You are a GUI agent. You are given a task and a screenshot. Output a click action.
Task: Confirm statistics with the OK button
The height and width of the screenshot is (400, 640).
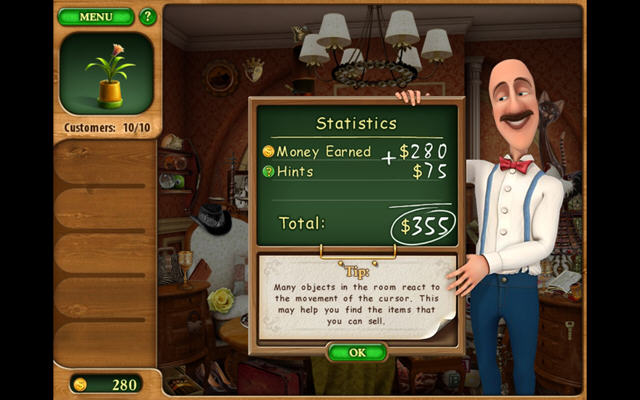coord(357,352)
